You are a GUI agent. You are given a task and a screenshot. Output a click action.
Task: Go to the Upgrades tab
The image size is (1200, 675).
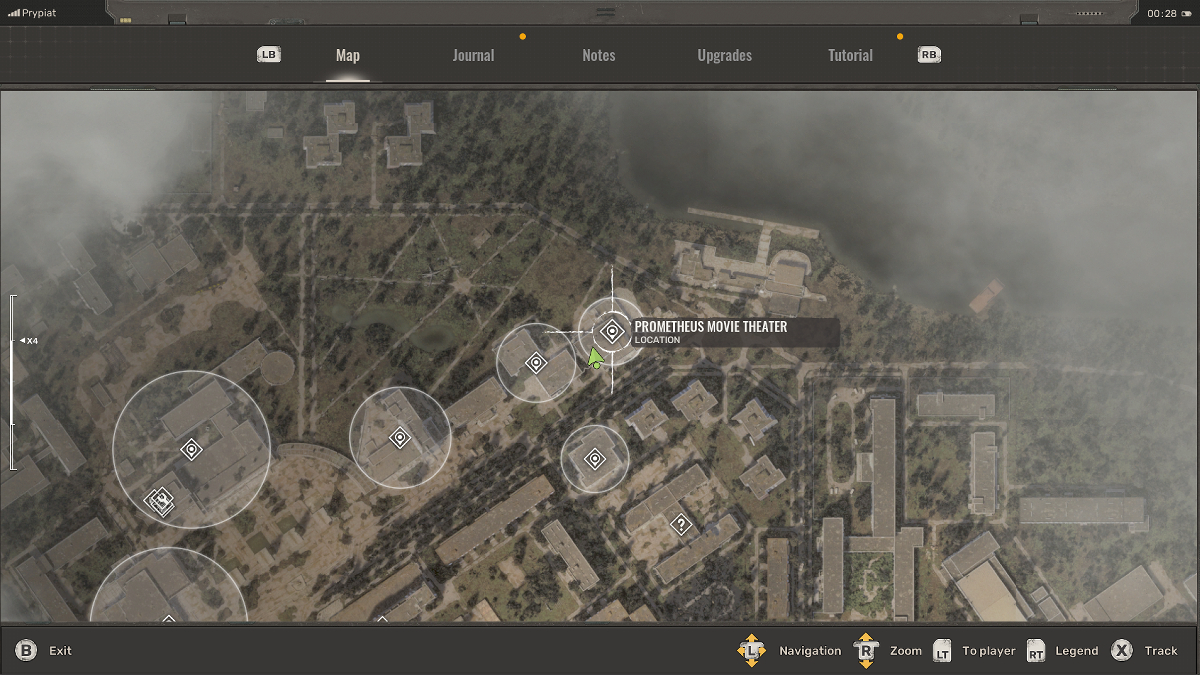(x=724, y=56)
